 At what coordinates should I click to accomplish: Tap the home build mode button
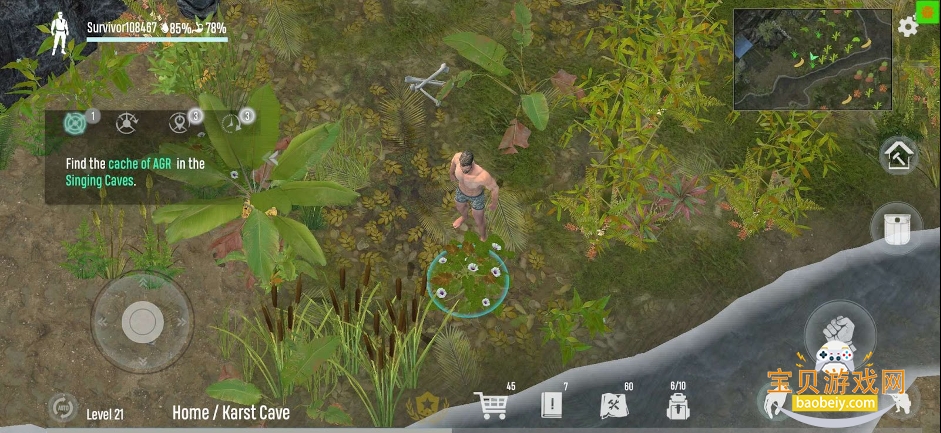click(x=898, y=156)
